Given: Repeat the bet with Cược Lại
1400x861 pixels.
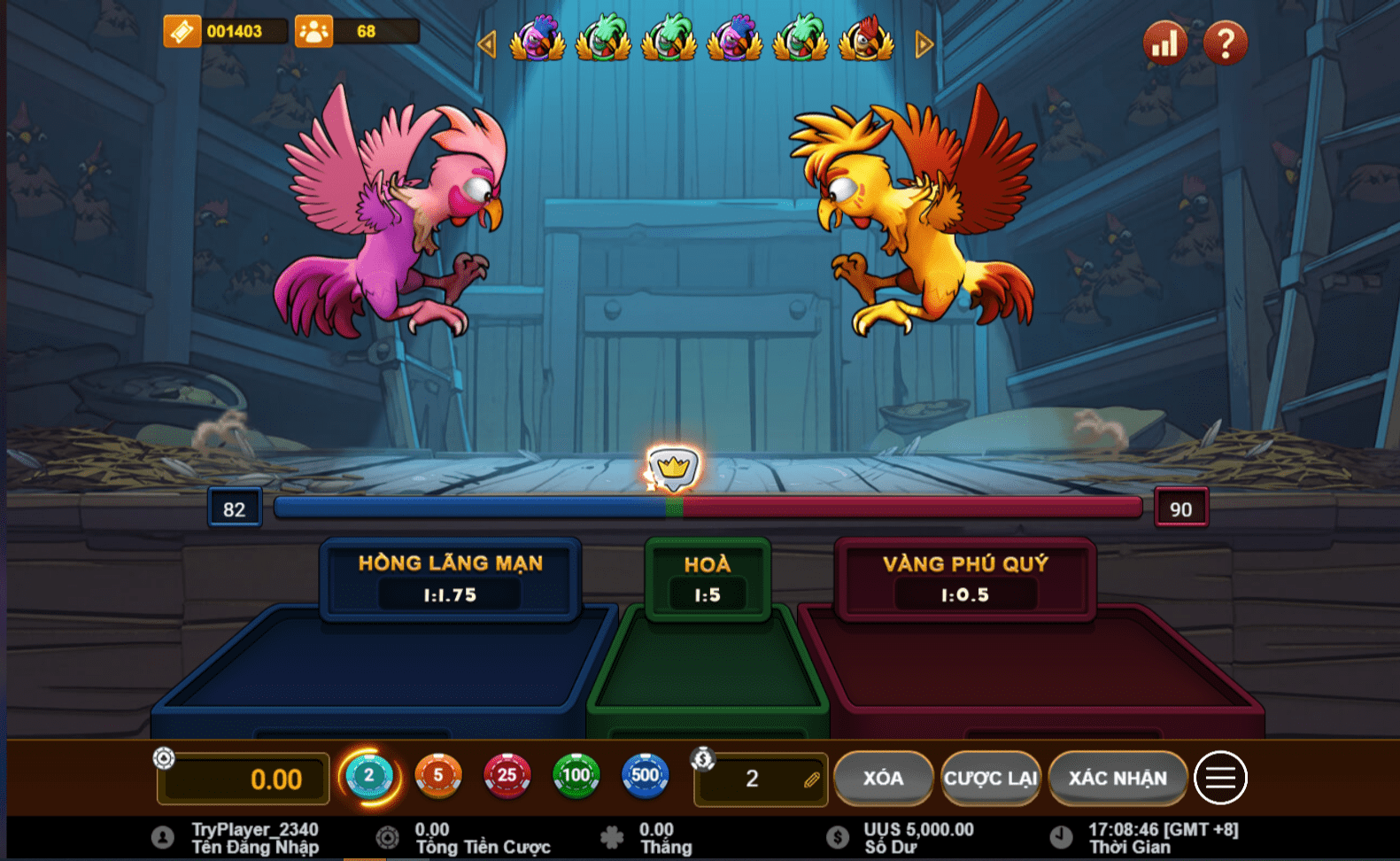Looking at the screenshot, I should (x=990, y=779).
